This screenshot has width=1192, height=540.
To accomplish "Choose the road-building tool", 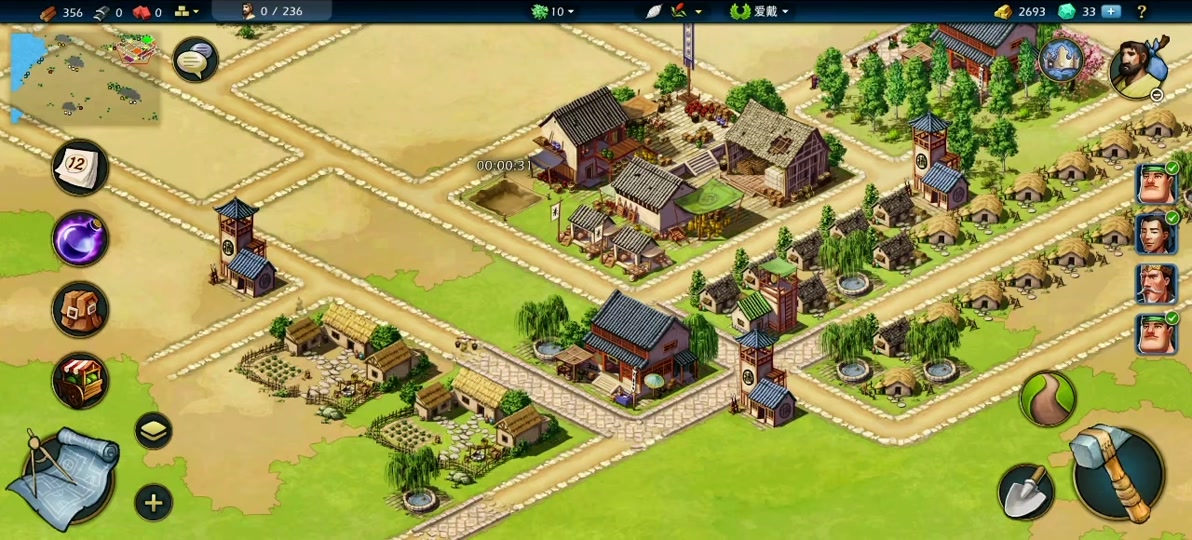I will point(1047,398).
